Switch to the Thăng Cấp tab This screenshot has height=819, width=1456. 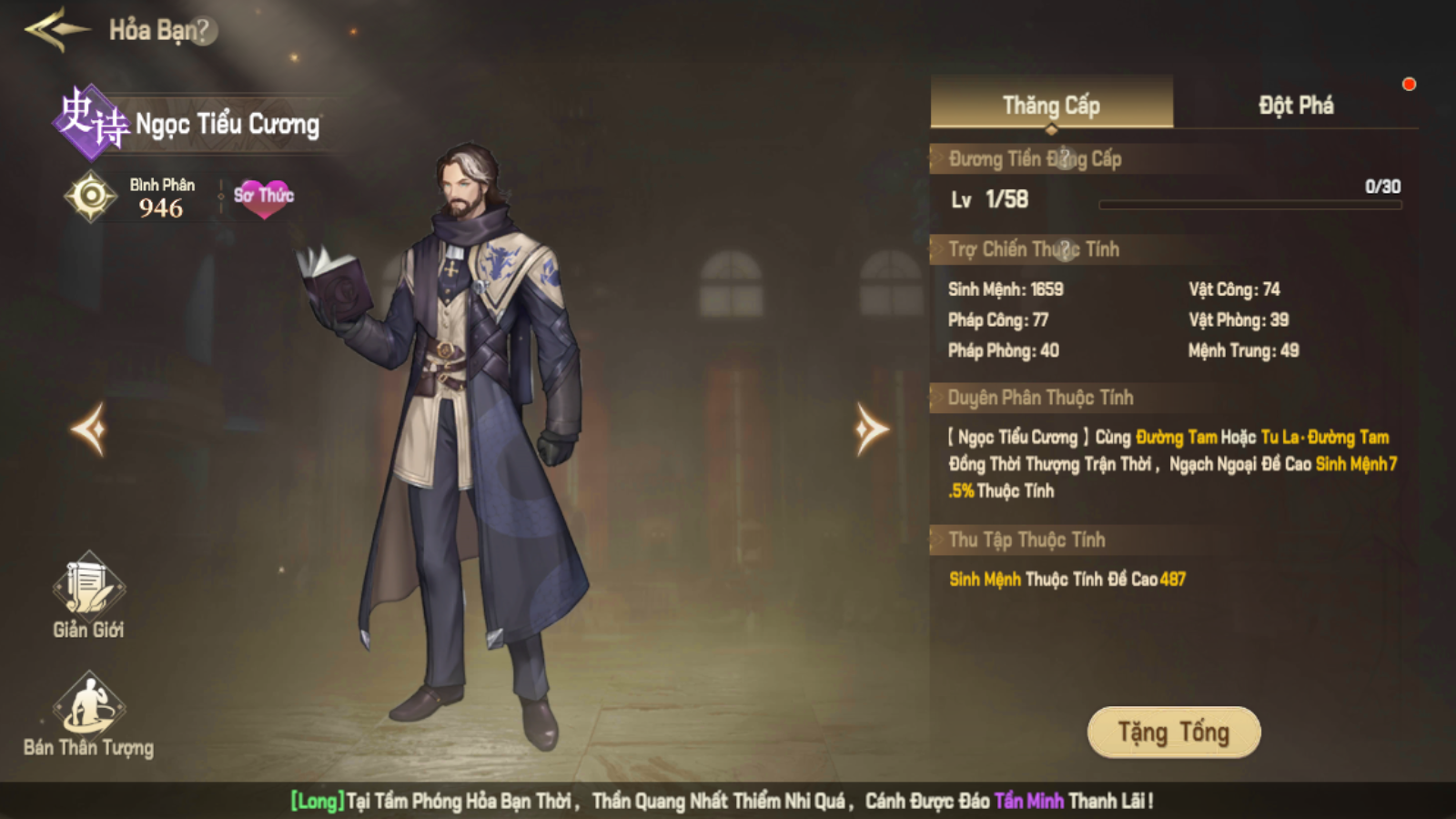(1051, 105)
